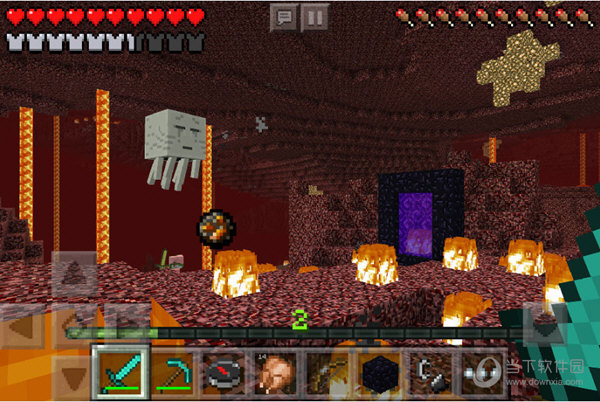Pause the game
The image size is (600, 402).
(x=315, y=17)
